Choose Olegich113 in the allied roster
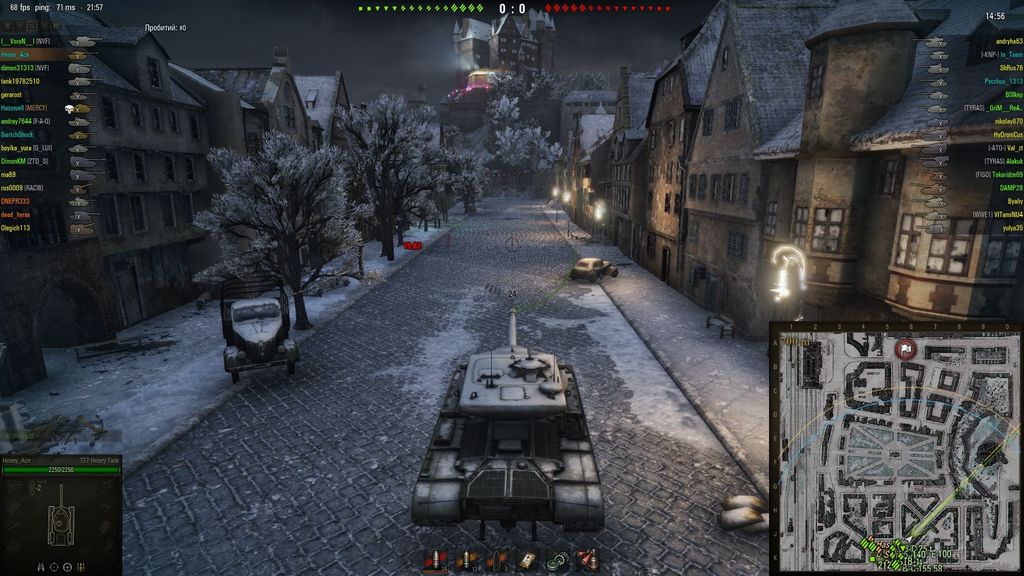The width and height of the screenshot is (1024, 576). (16, 227)
